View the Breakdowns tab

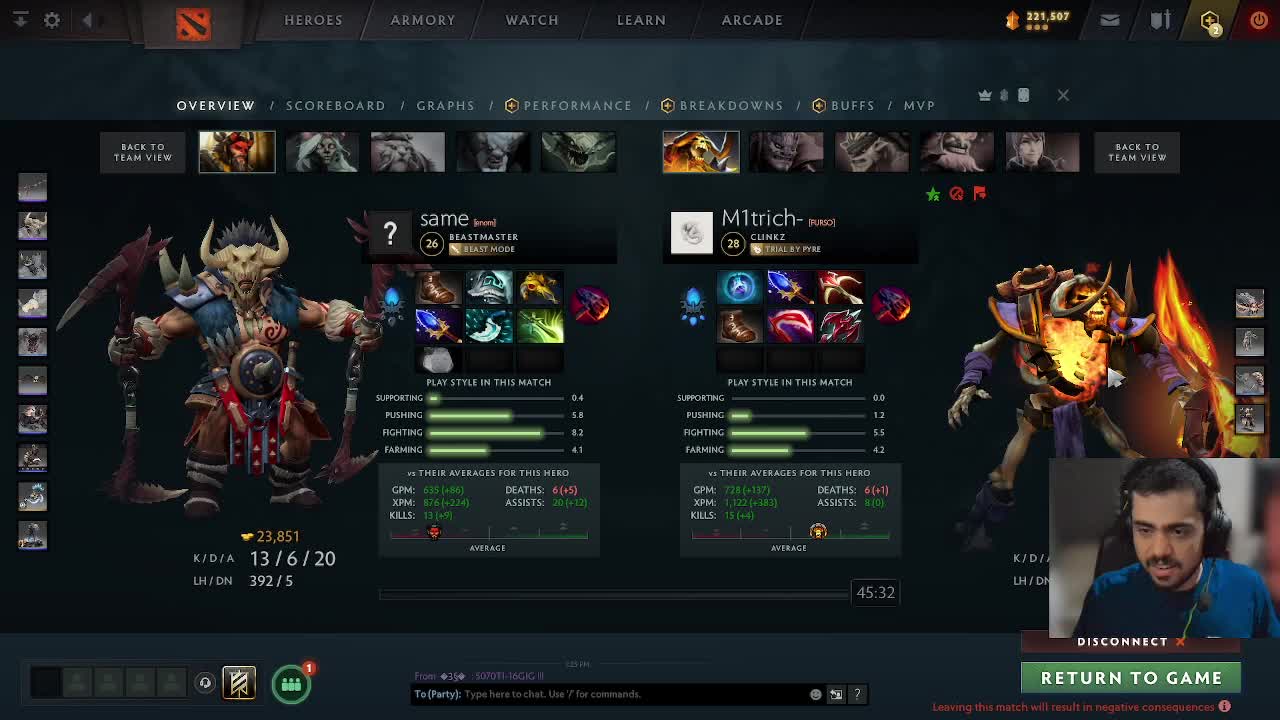tap(731, 105)
